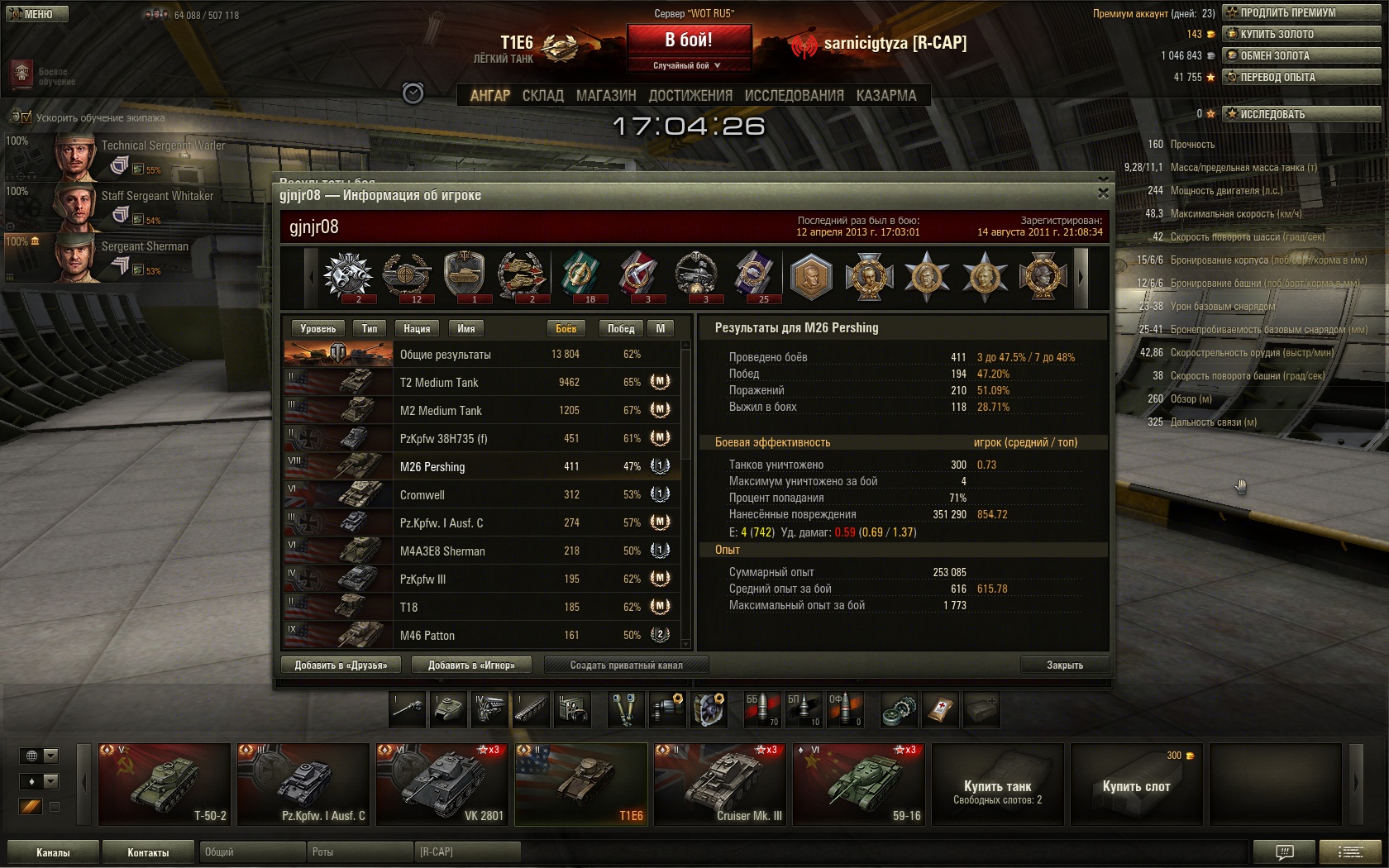
Task: Add player via Добавить в «Друзья»
Action: 341,665
